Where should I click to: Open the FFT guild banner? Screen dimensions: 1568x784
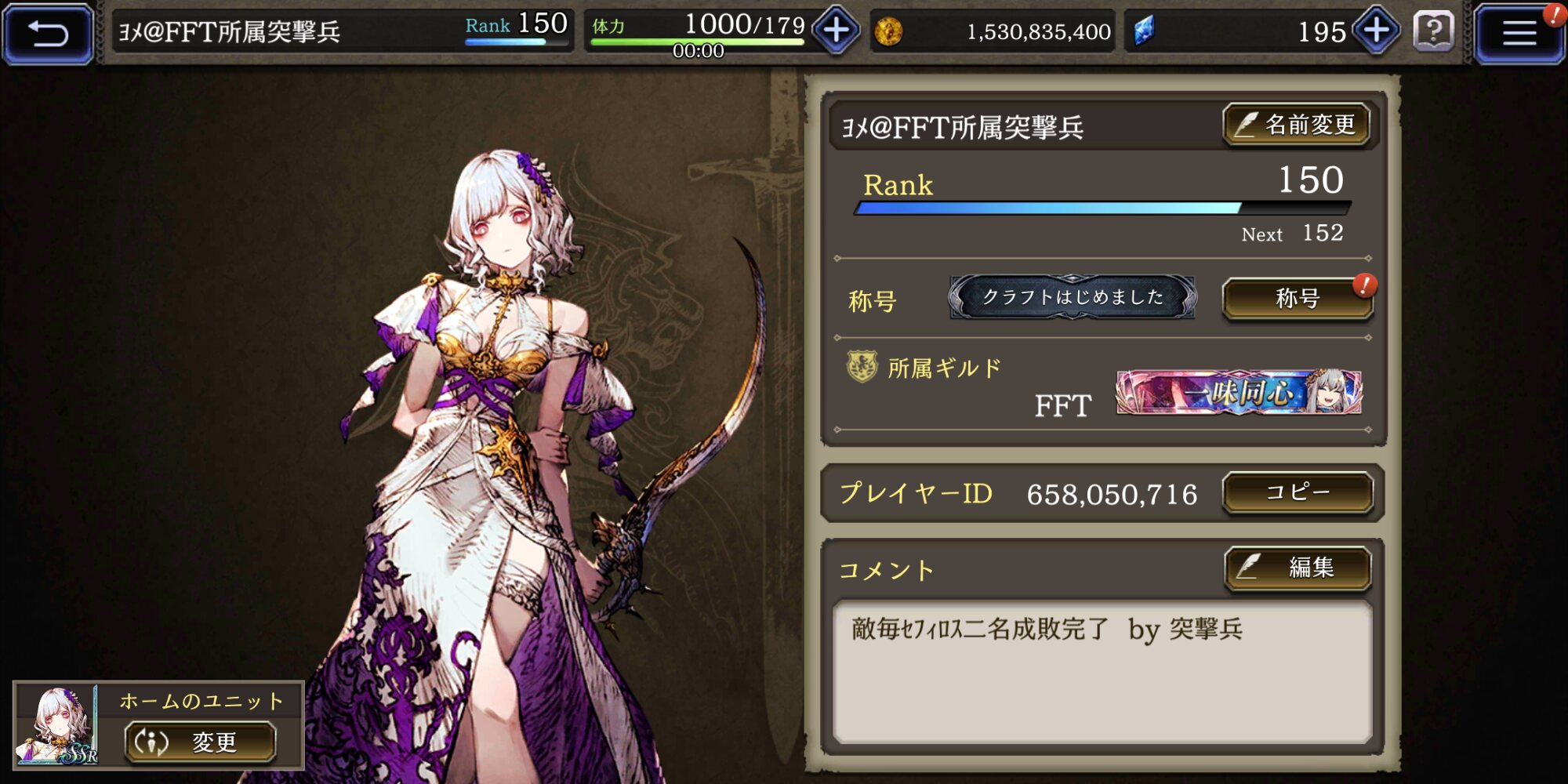1239,392
